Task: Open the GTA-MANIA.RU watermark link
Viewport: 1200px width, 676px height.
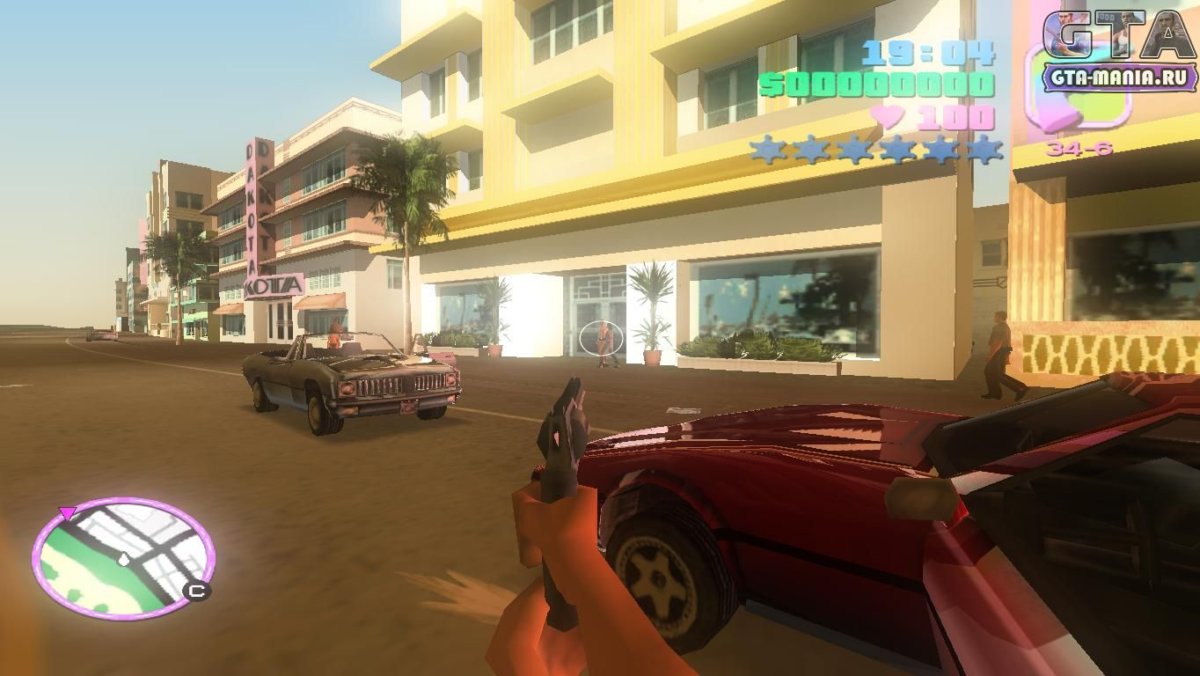Action: [1119, 77]
